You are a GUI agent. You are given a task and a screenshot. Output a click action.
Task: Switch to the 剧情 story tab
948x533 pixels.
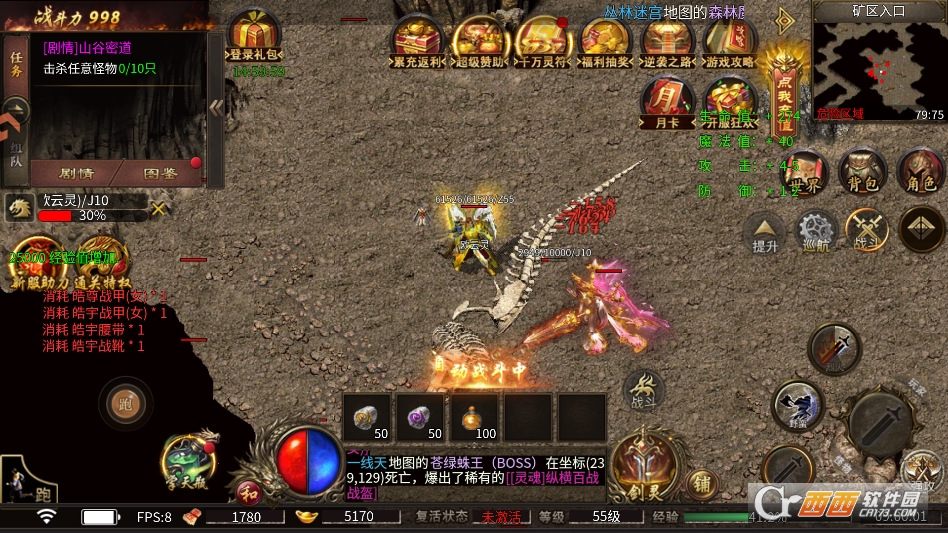click(76, 174)
